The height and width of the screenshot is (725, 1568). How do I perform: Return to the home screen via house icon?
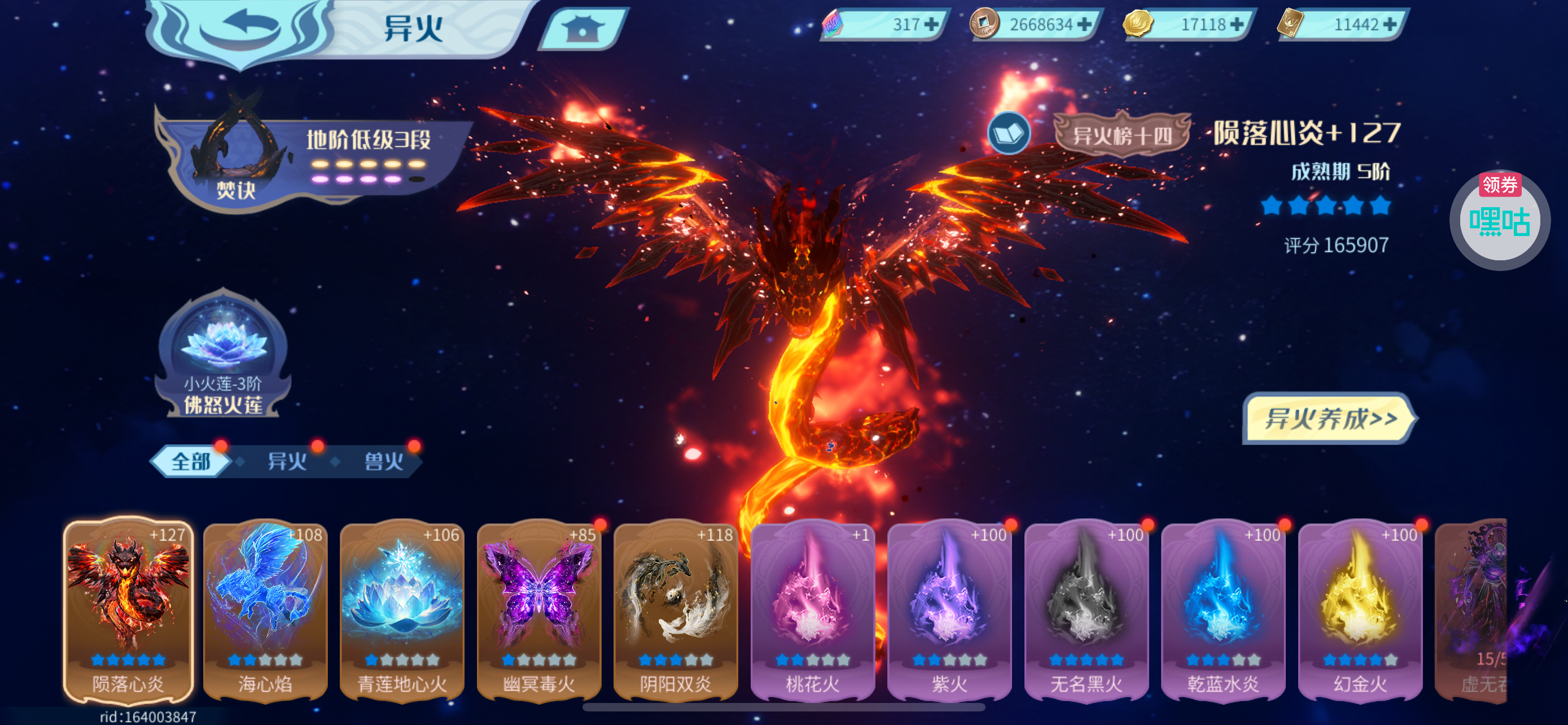582,28
